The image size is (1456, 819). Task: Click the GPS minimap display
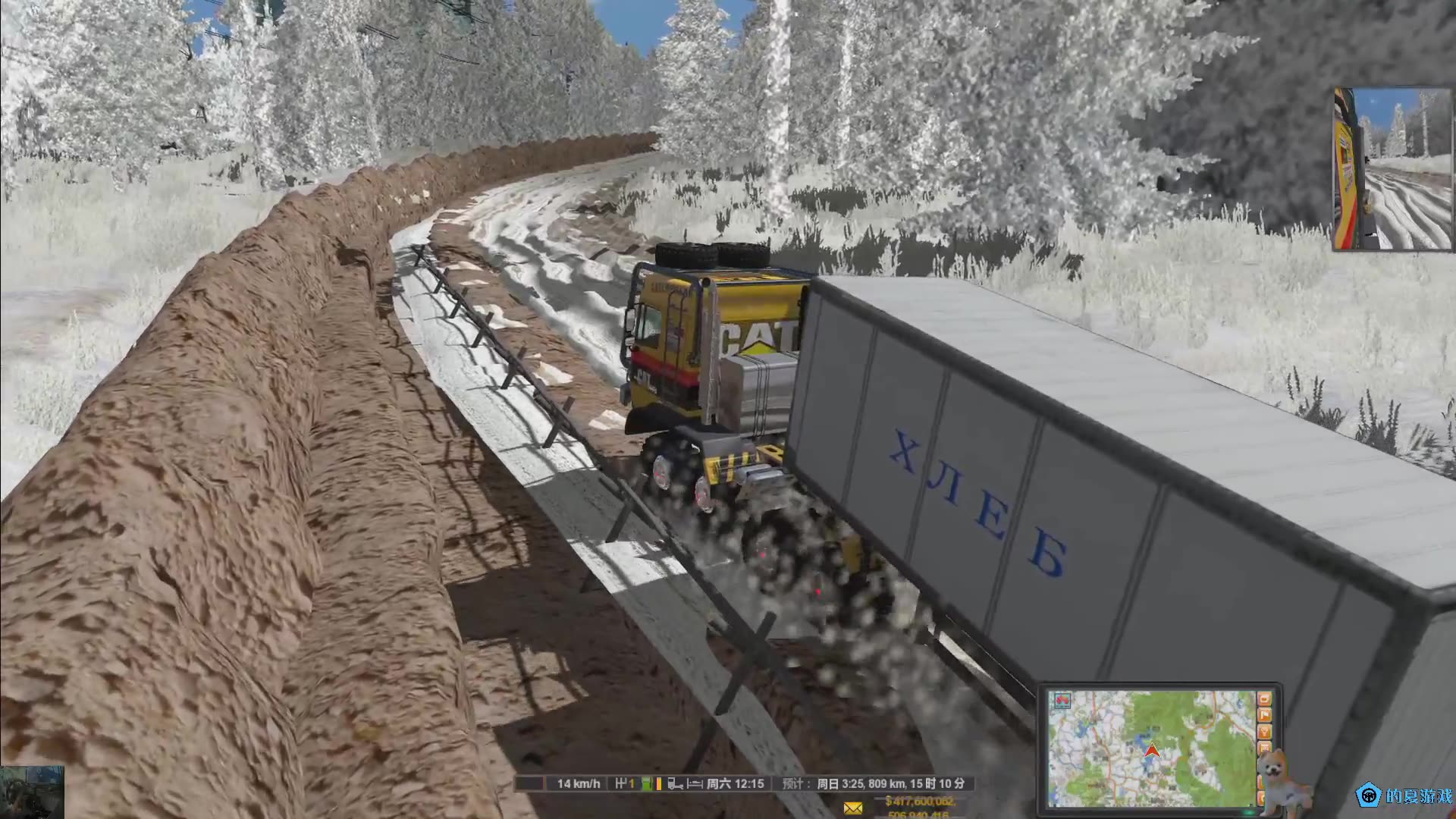click(1151, 748)
